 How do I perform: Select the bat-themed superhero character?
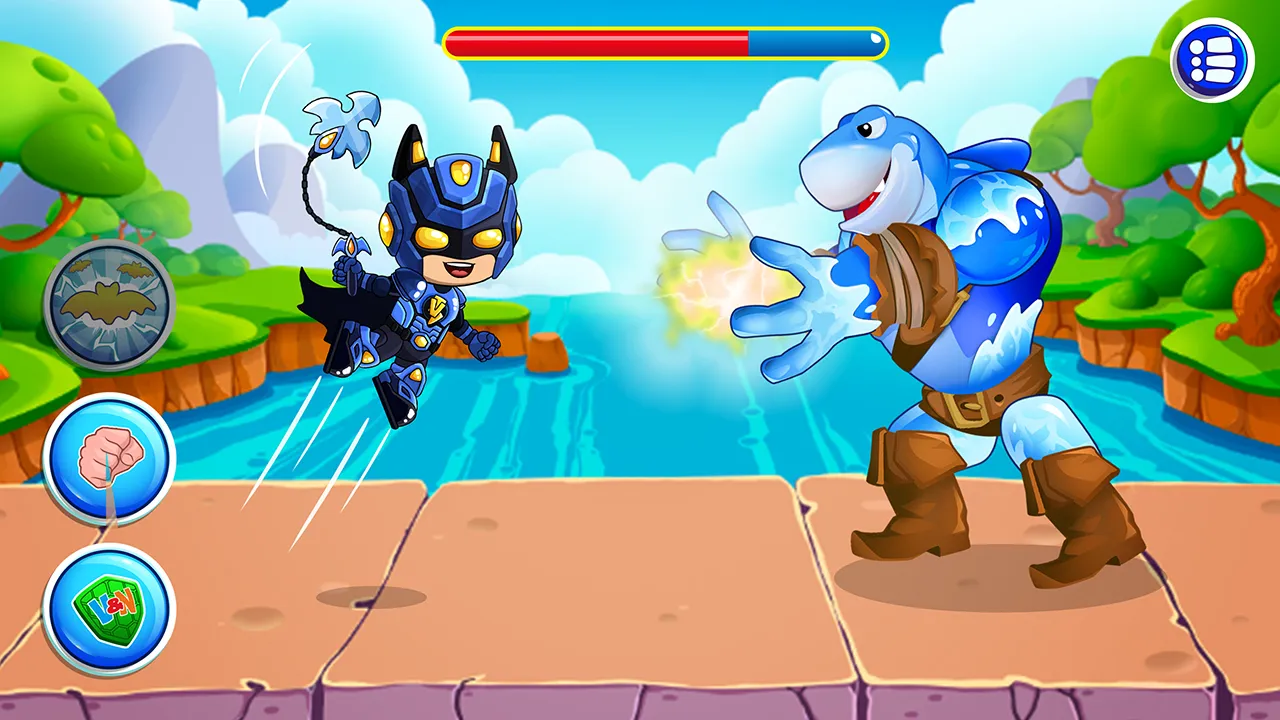click(x=420, y=280)
